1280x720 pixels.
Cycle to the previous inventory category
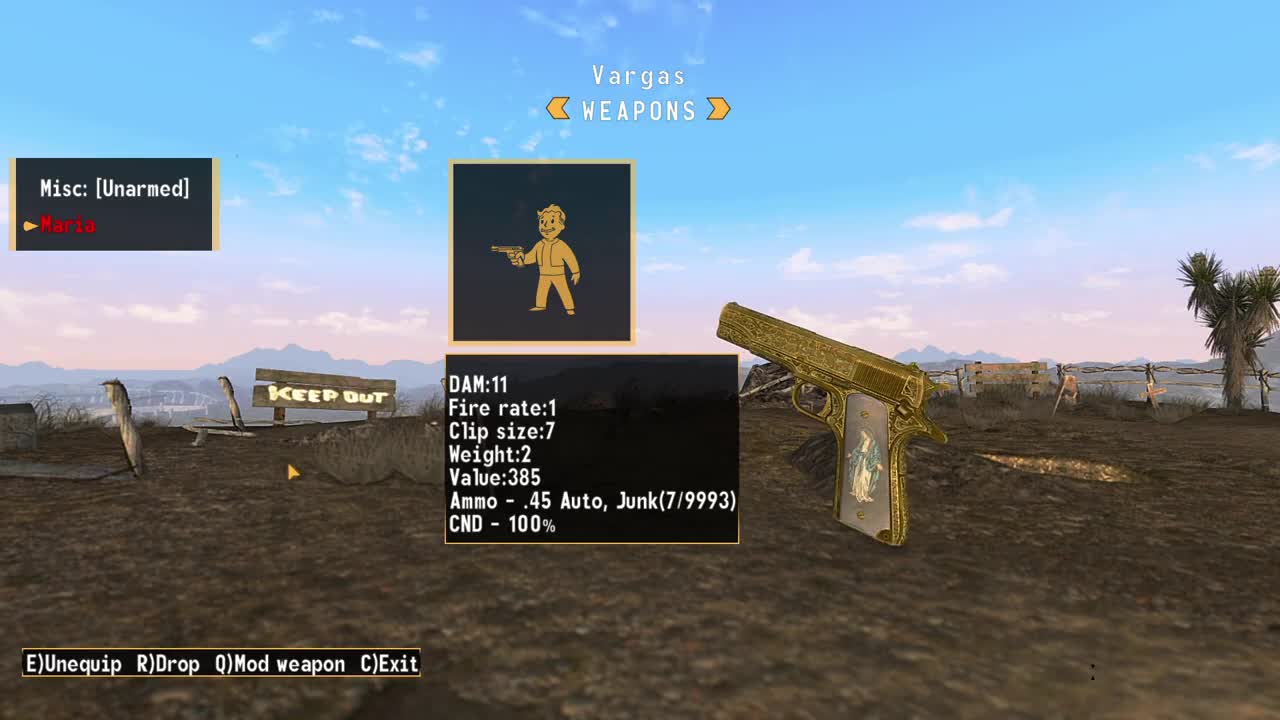pyautogui.click(x=557, y=110)
